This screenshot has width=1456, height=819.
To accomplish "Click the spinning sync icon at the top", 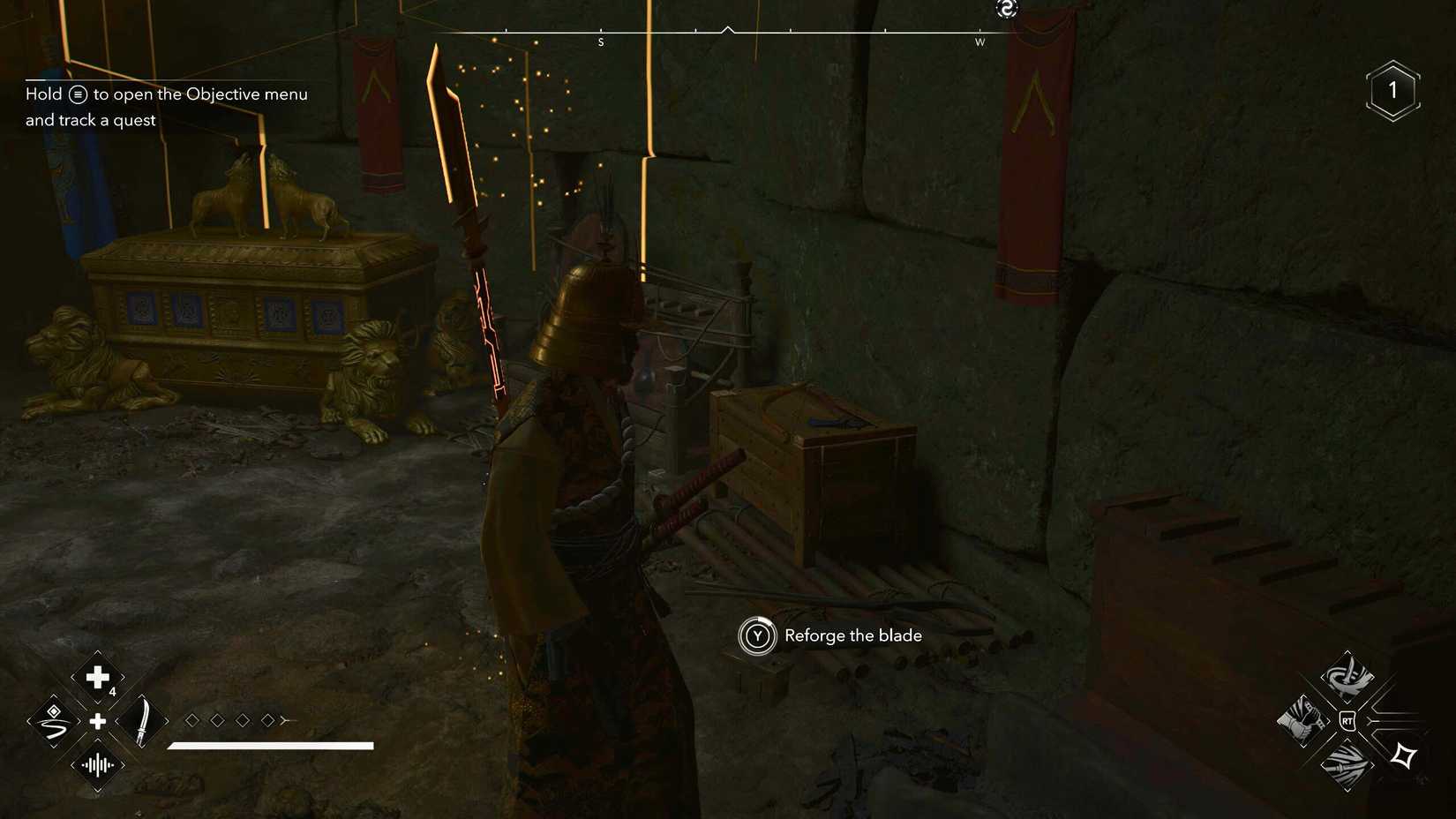I will (x=1006, y=9).
